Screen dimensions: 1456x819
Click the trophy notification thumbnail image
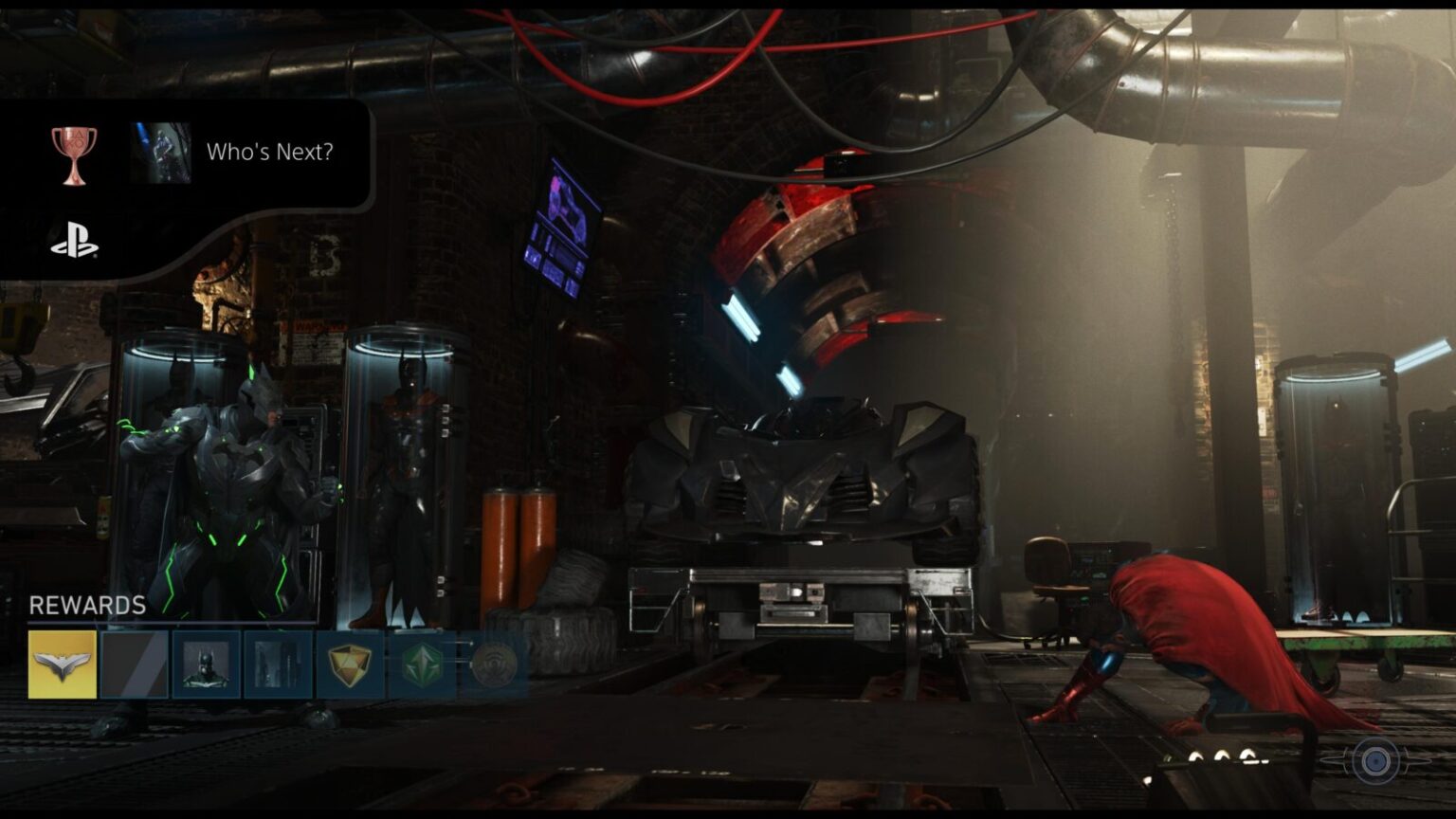point(160,153)
